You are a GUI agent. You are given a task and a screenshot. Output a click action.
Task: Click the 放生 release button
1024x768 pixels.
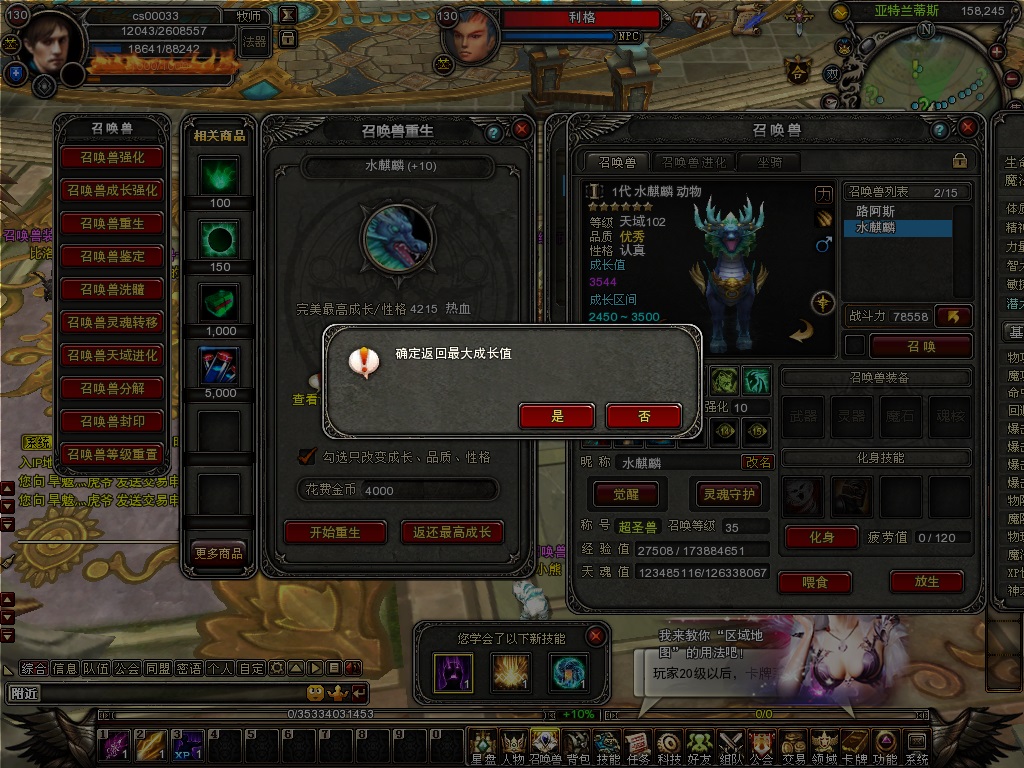pos(926,581)
